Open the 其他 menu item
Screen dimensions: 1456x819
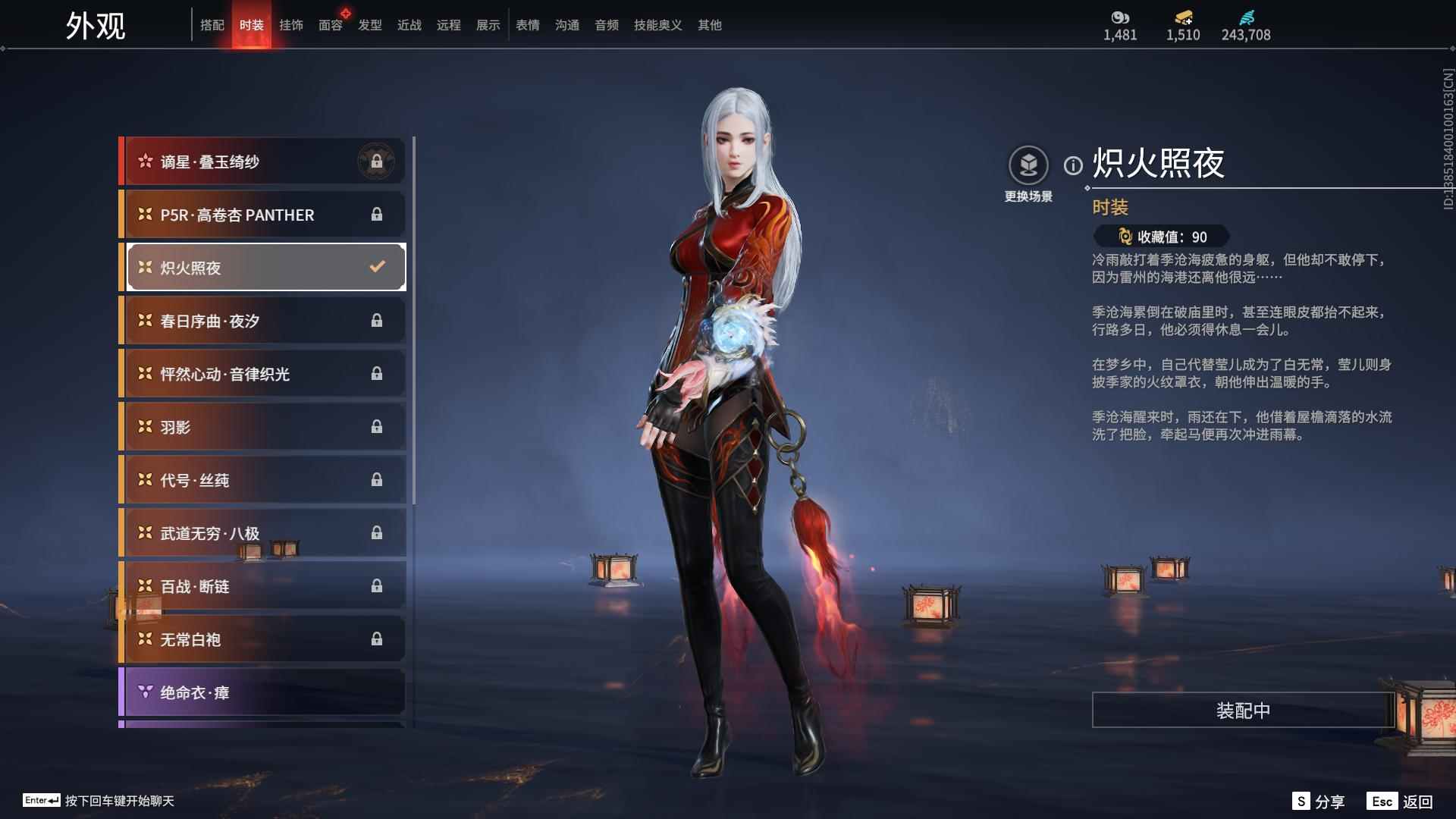tap(708, 25)
